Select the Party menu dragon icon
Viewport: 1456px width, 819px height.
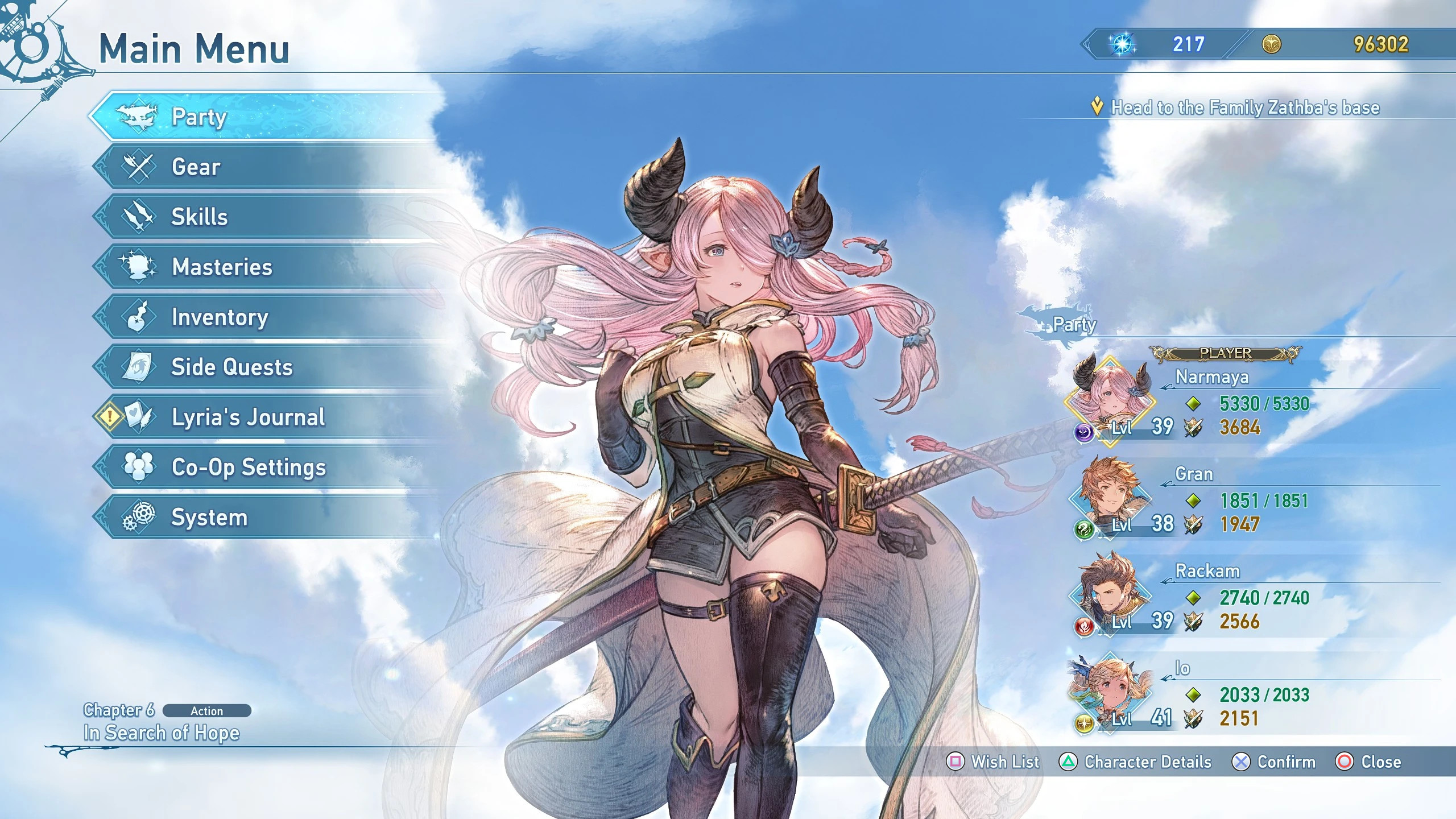[x=138, y=115]
